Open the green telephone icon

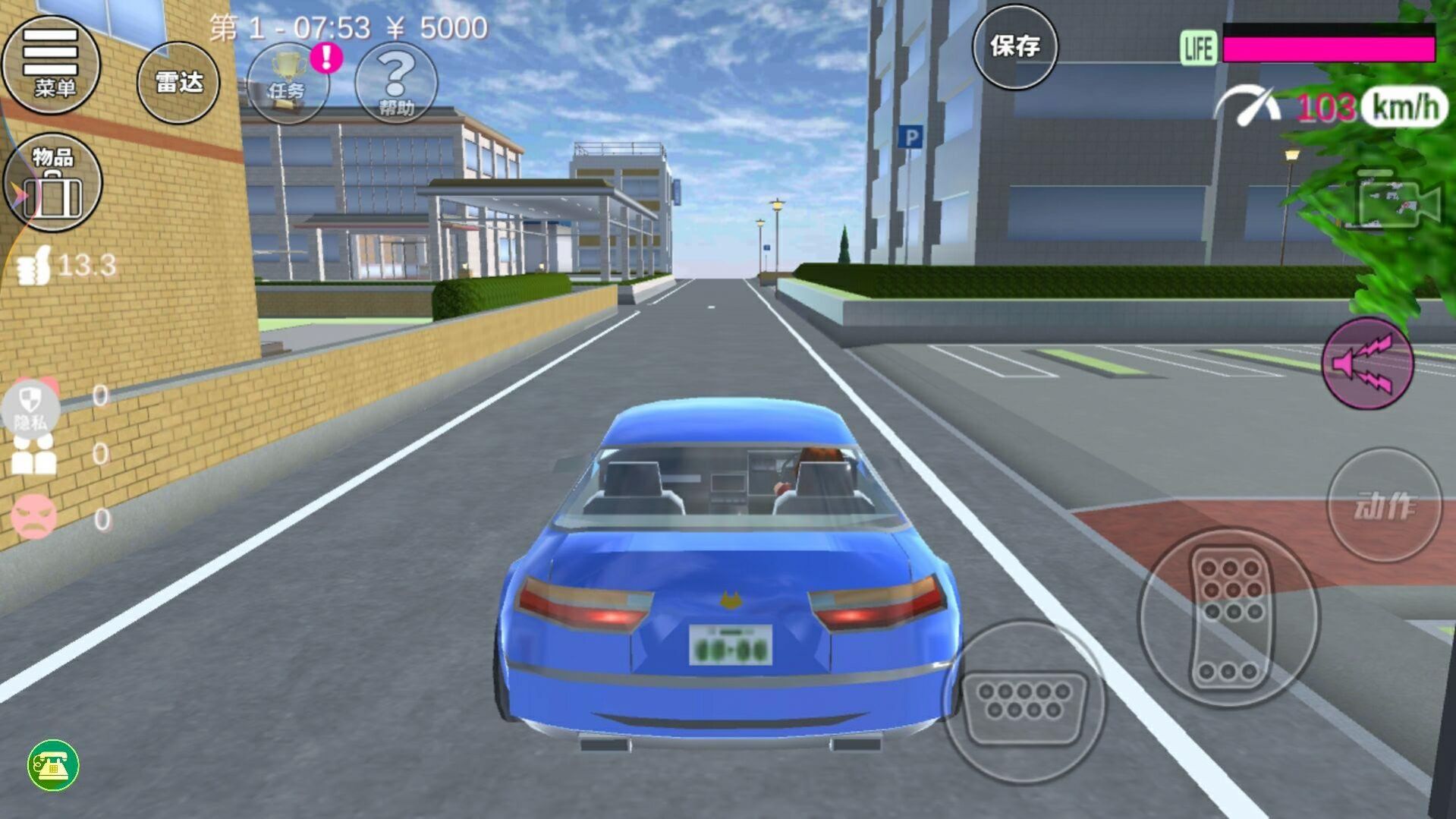click(53, 765)
